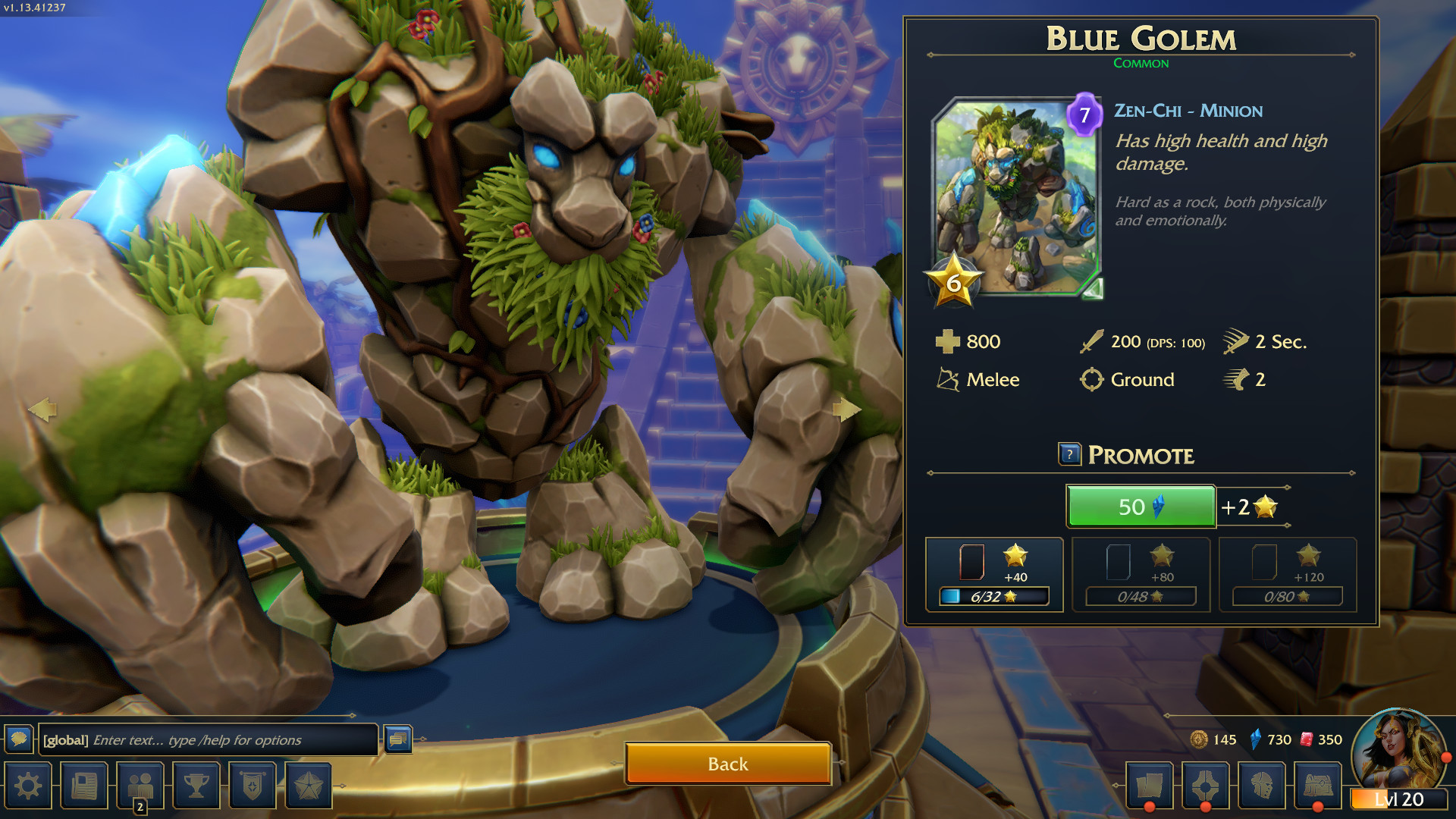Open the player profile portrait
The width and height of the screenshot is (1456, 819).
point(1399,751)
